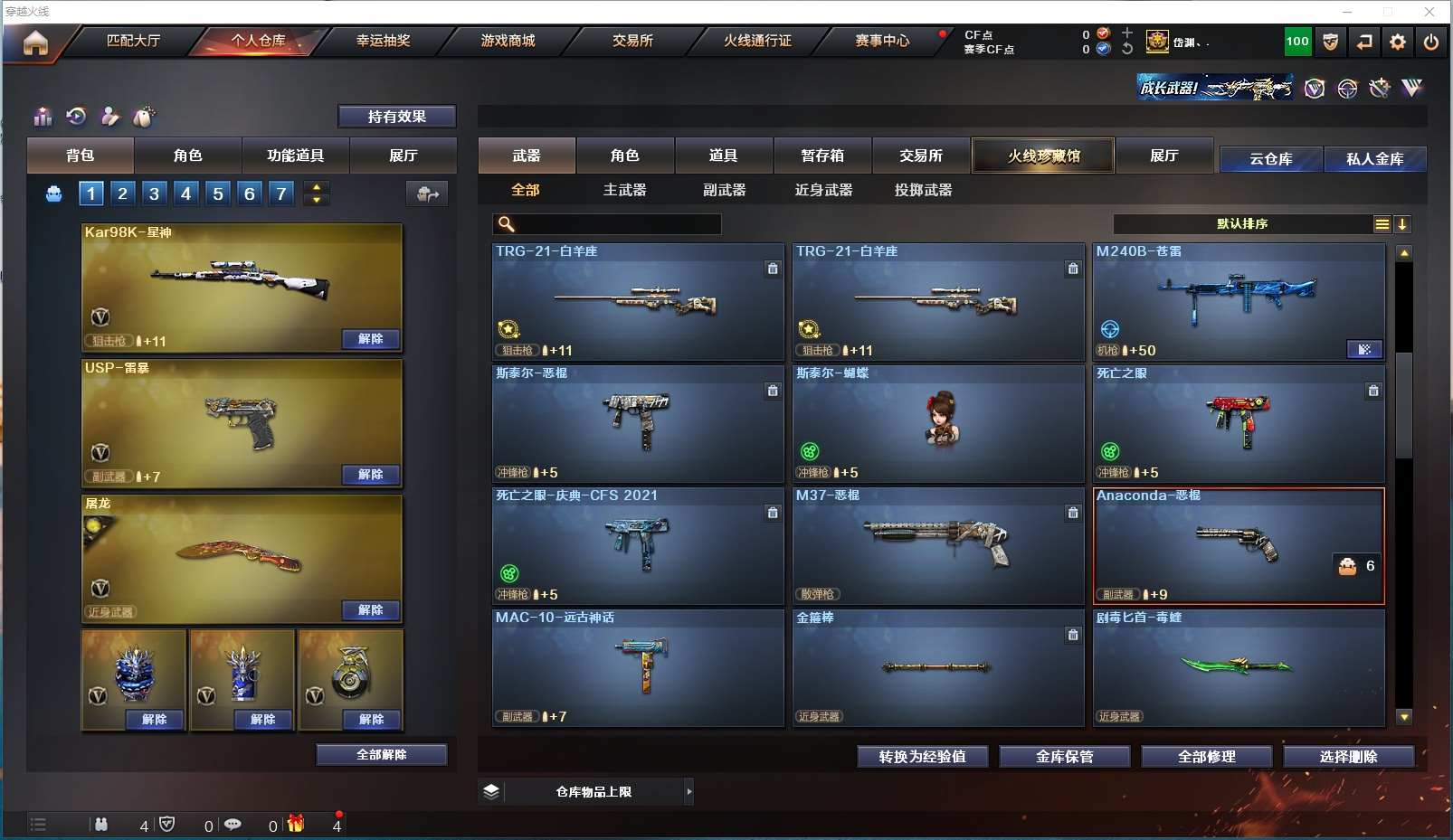
Task: Open the 云仓库 cloud storage
Action: point(1270,159)
